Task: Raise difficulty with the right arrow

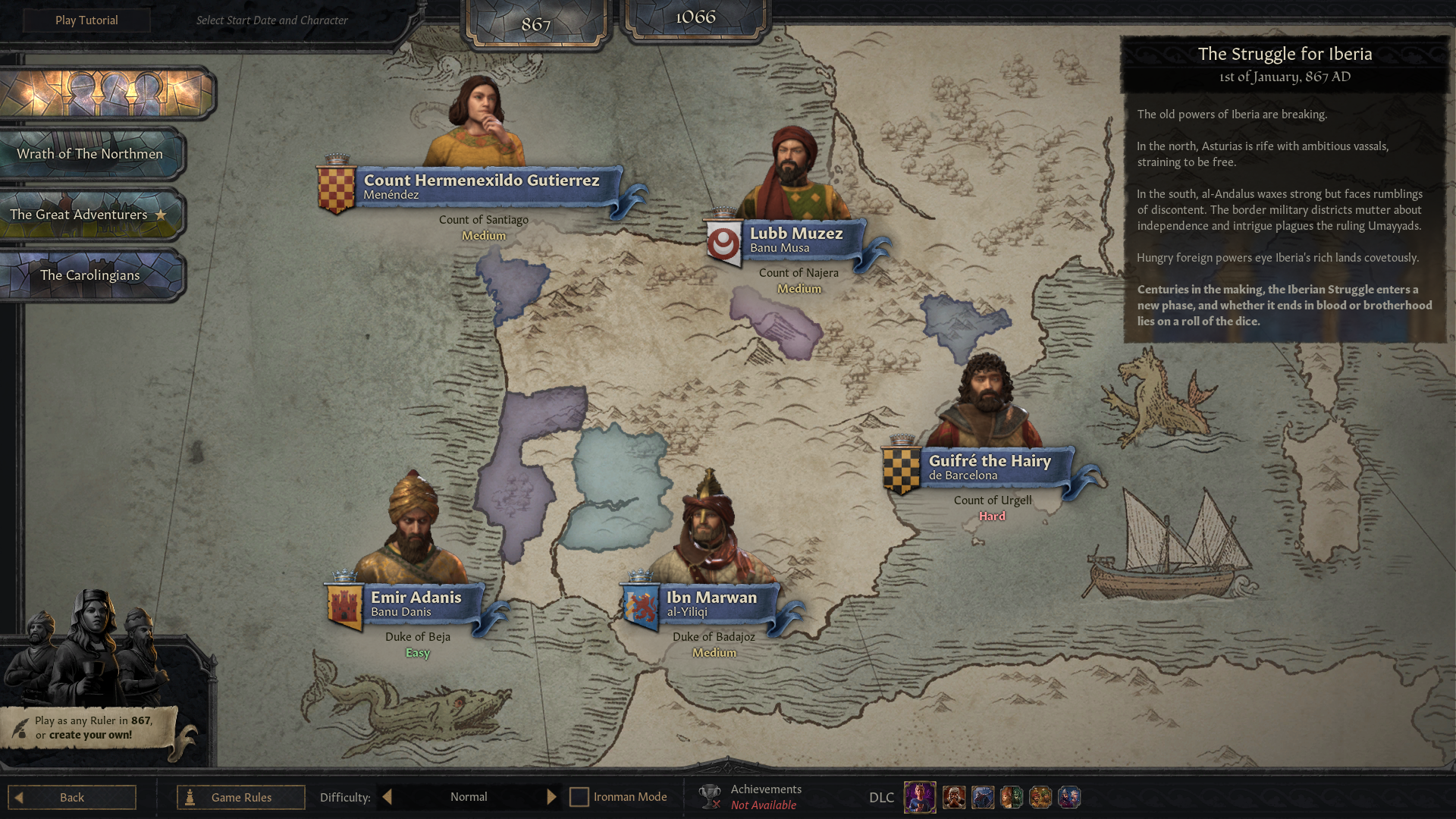Action: 551,797
